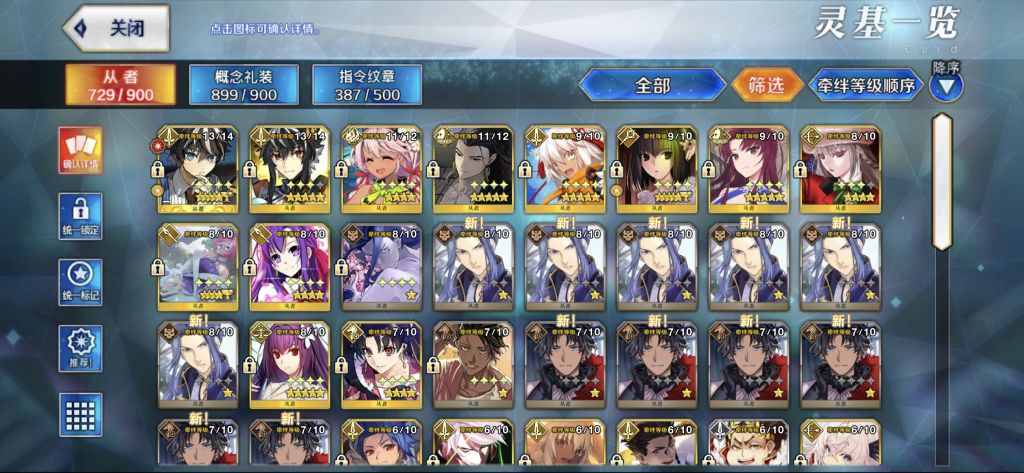
Task: Activate the 确认详情 details mode button
Action: [81, 150]
